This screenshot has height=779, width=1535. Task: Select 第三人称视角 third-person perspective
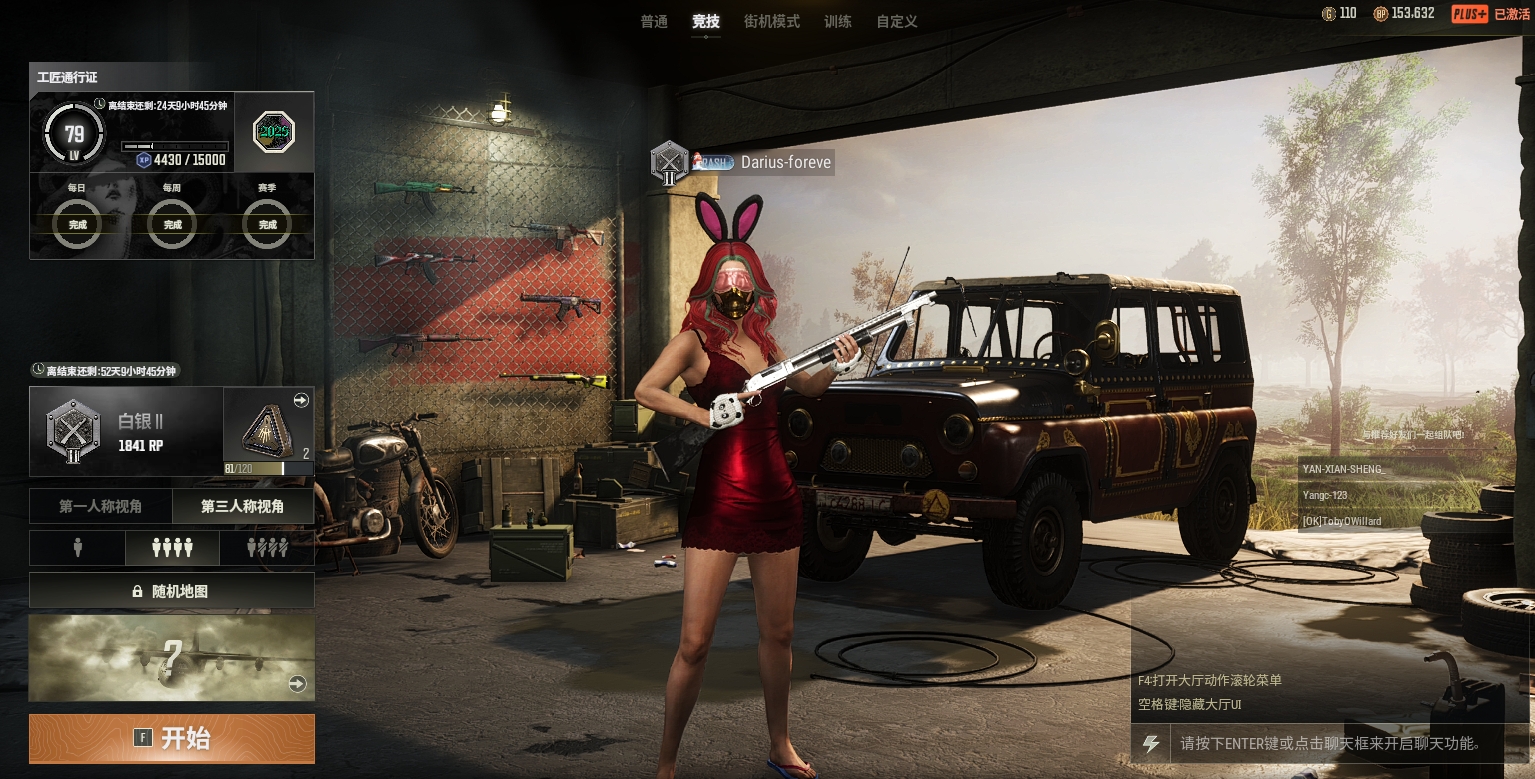pyautogui.click(x=243, y=507)
